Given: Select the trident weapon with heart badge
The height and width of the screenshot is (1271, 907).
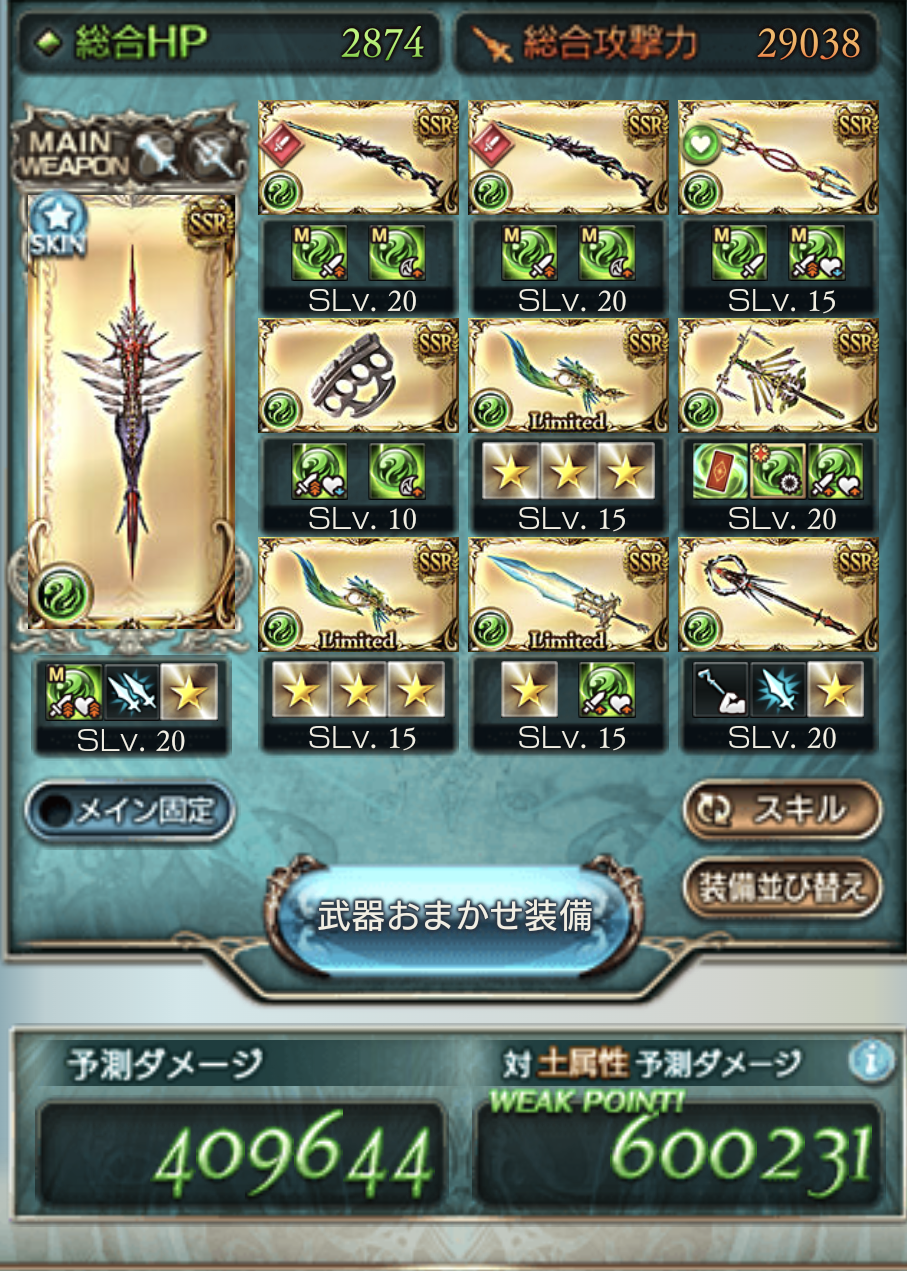Looking at the screenshot, I should pos(779,157).
